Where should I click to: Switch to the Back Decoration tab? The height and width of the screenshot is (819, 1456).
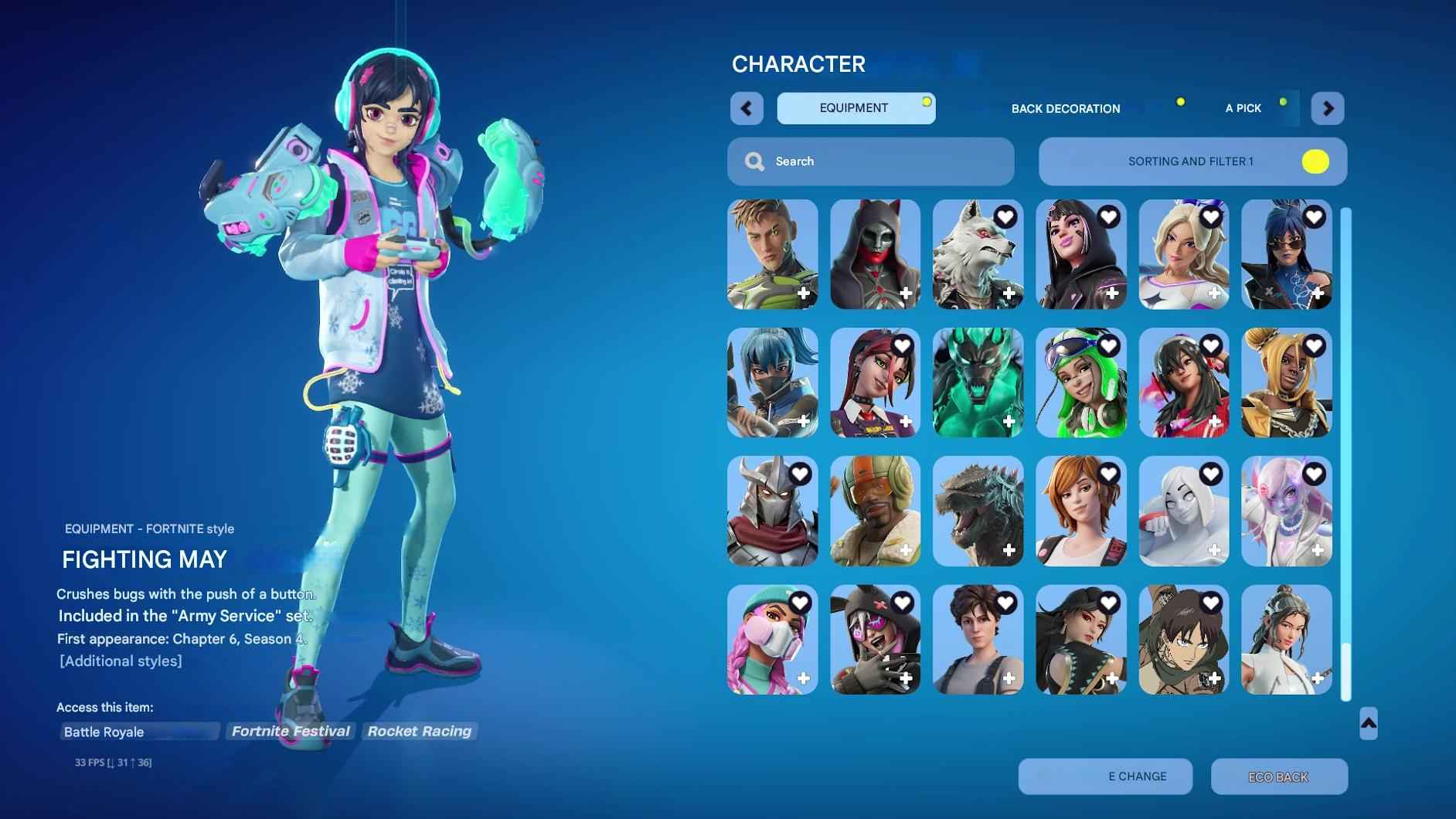[x=1065, y=108]
